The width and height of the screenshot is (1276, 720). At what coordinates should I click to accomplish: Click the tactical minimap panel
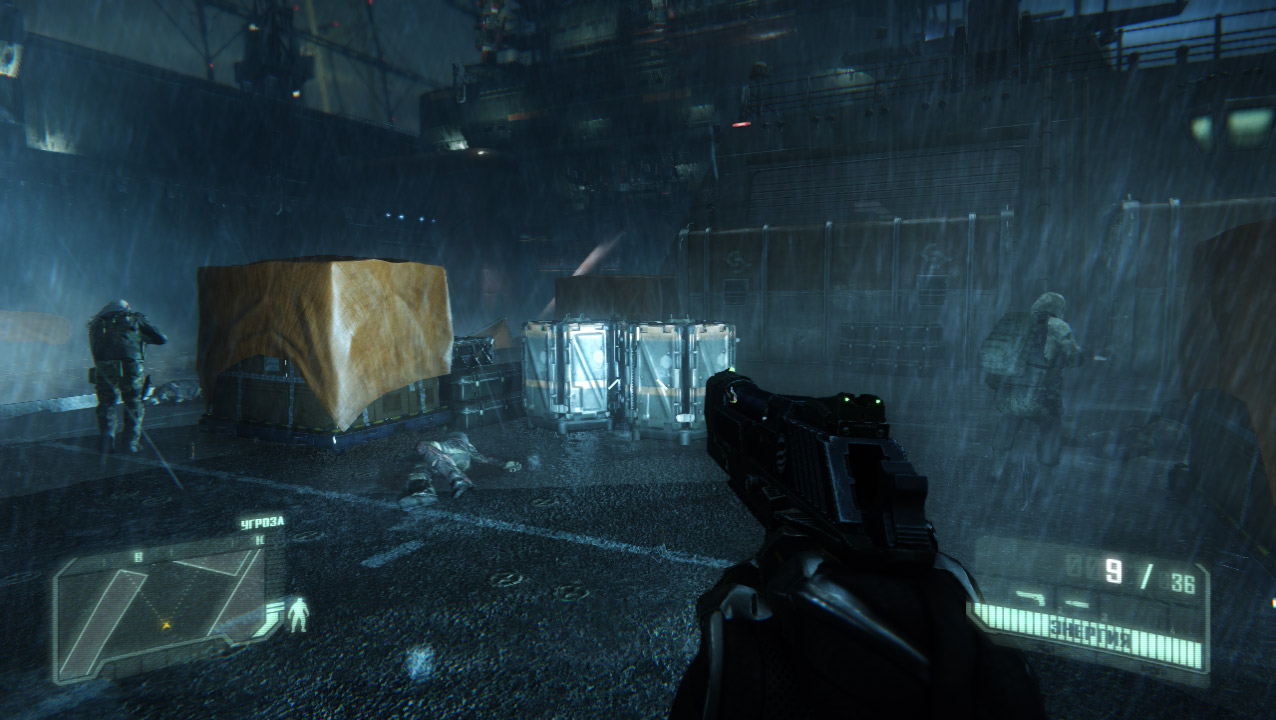click(160, 608)
